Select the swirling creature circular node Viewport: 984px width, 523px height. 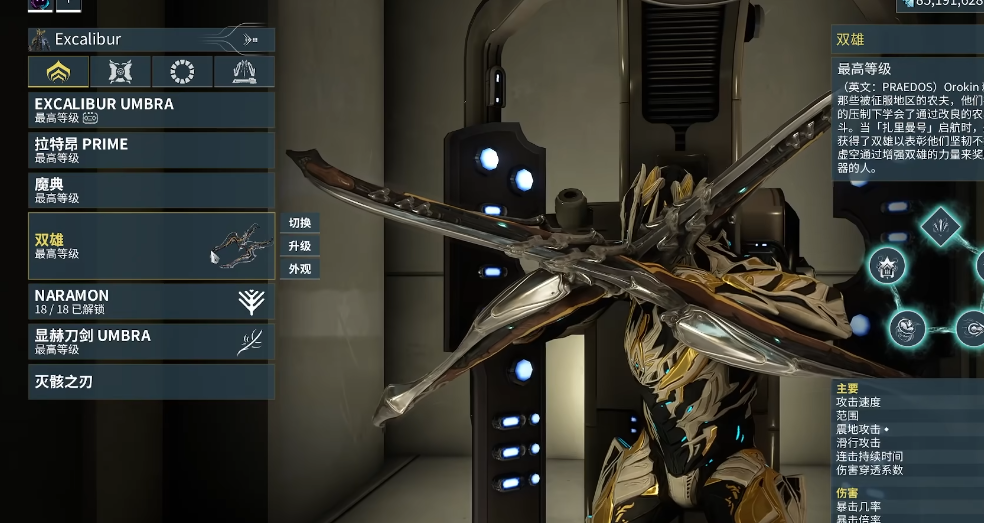coord(907,327)
